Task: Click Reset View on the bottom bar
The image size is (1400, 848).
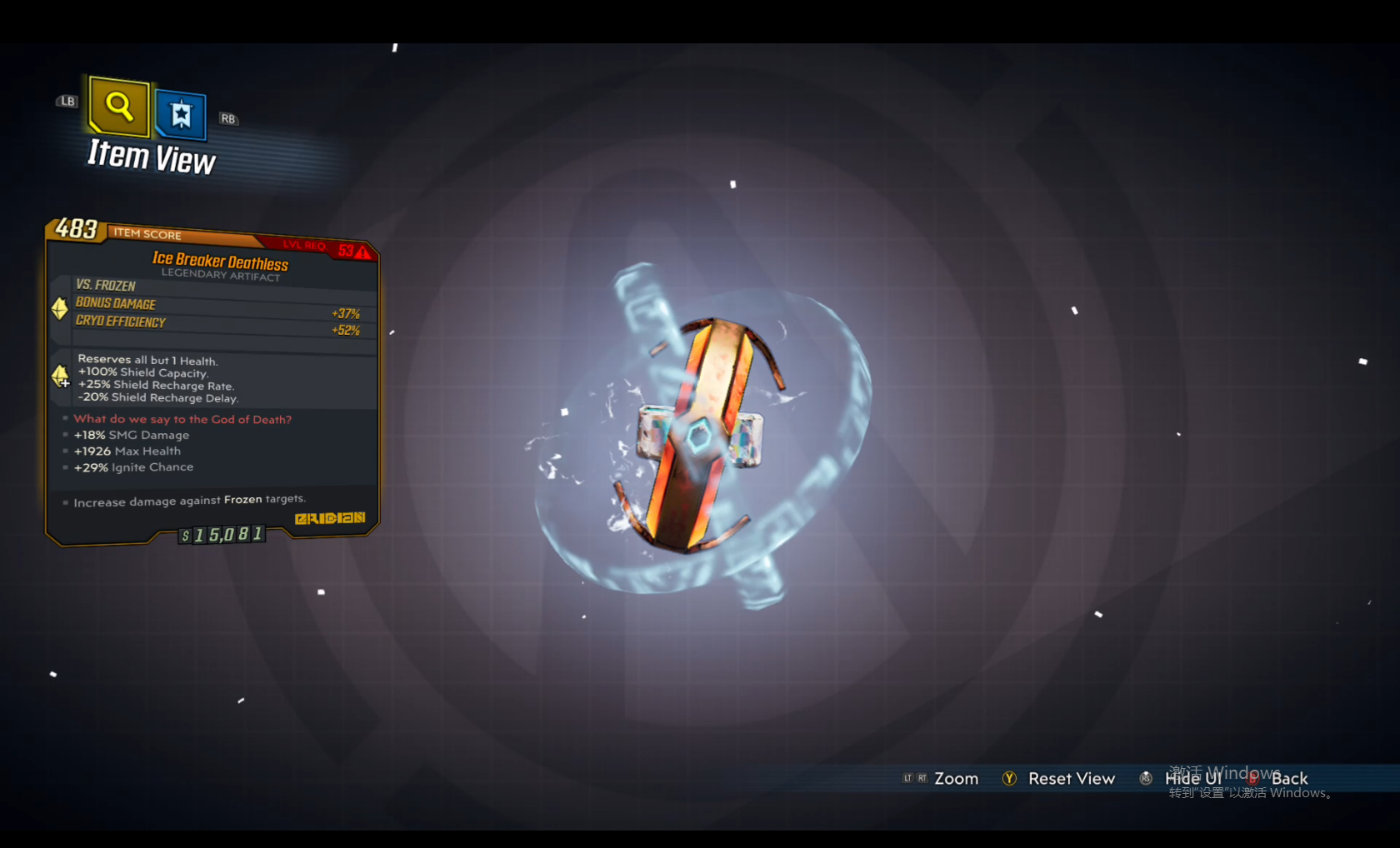Action: 1072,778
